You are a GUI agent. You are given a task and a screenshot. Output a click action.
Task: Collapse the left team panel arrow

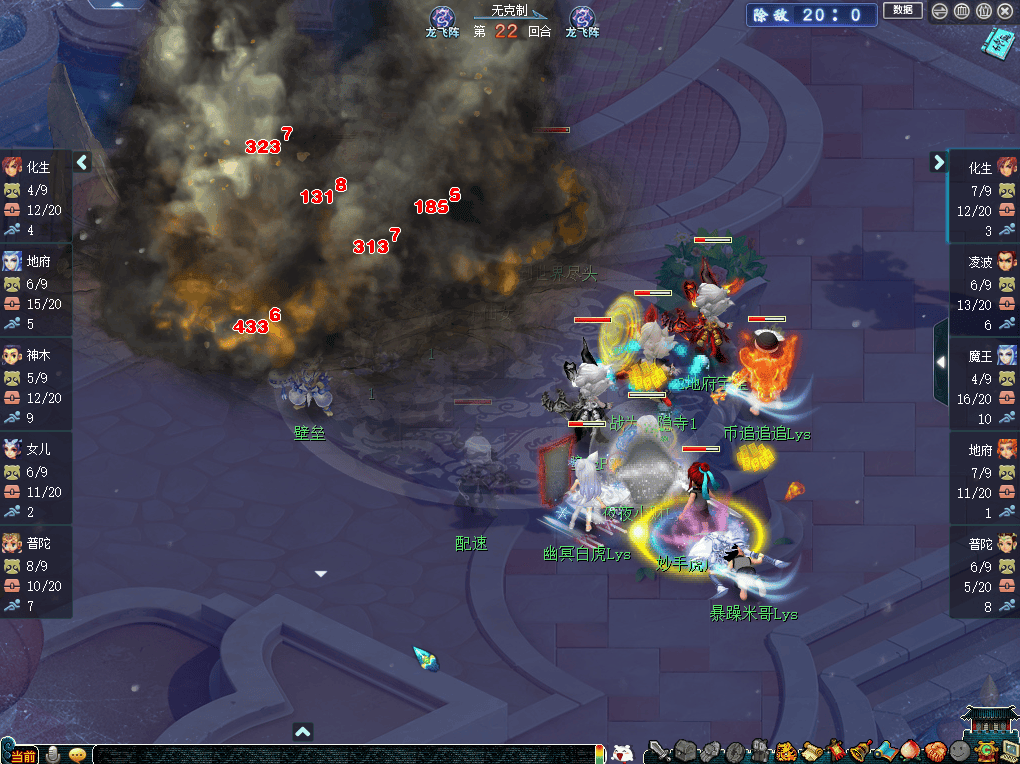coord(83,162)
